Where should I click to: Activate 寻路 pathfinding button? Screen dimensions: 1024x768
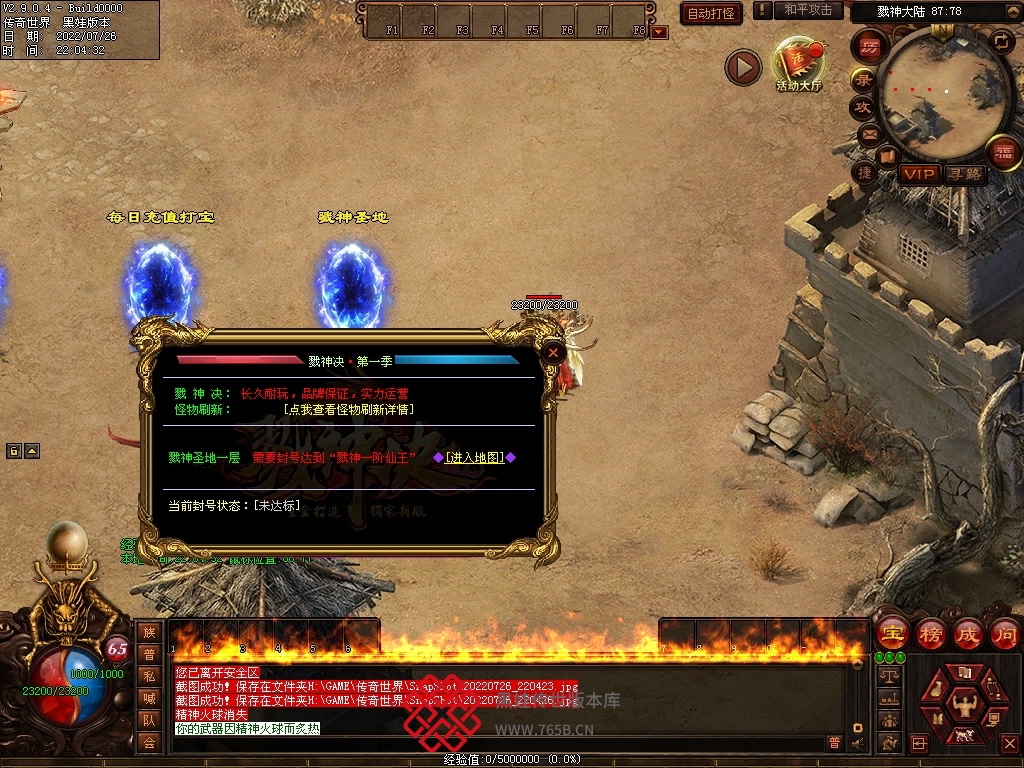click(964, 174)
